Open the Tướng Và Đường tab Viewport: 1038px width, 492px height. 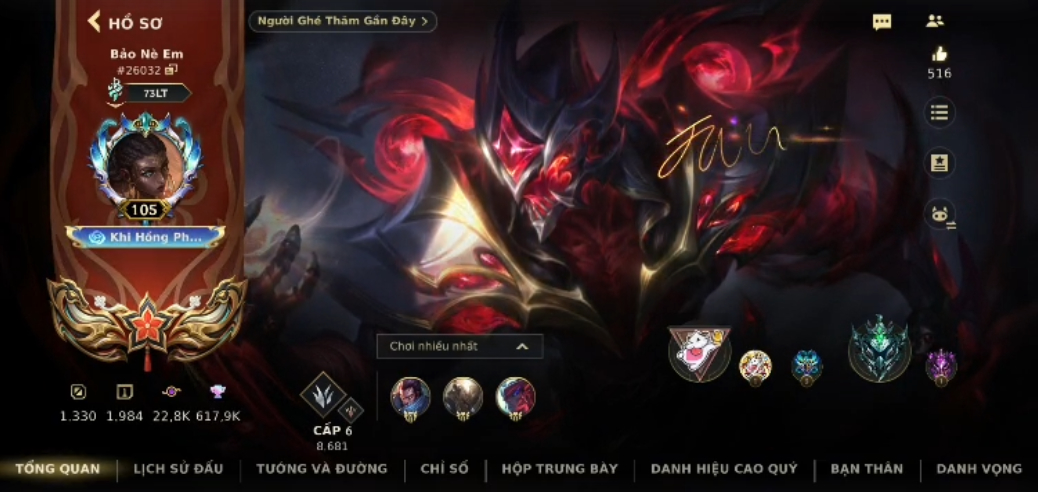[x=321, y=468]
